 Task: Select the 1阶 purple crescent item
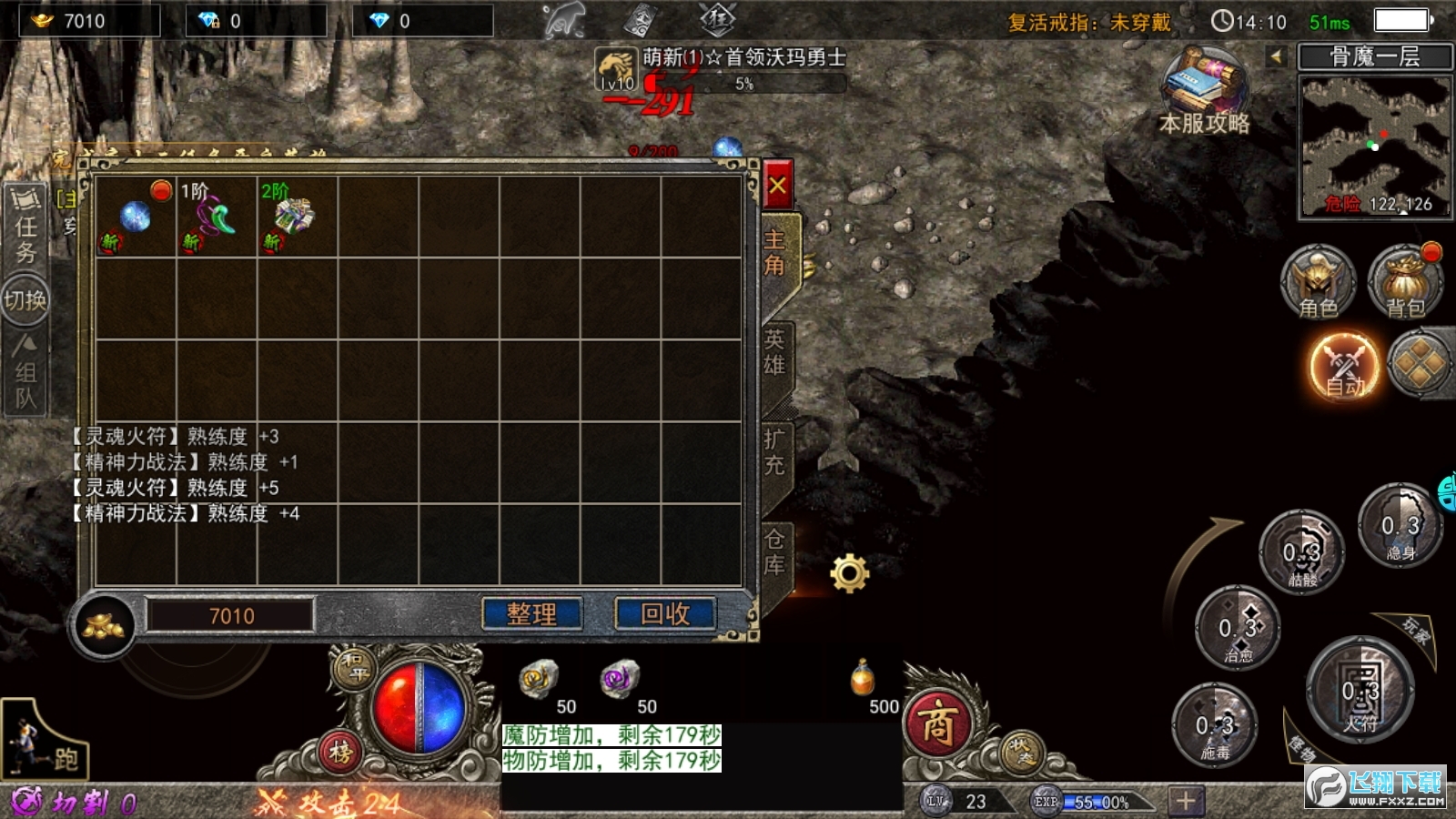[216, 217]
